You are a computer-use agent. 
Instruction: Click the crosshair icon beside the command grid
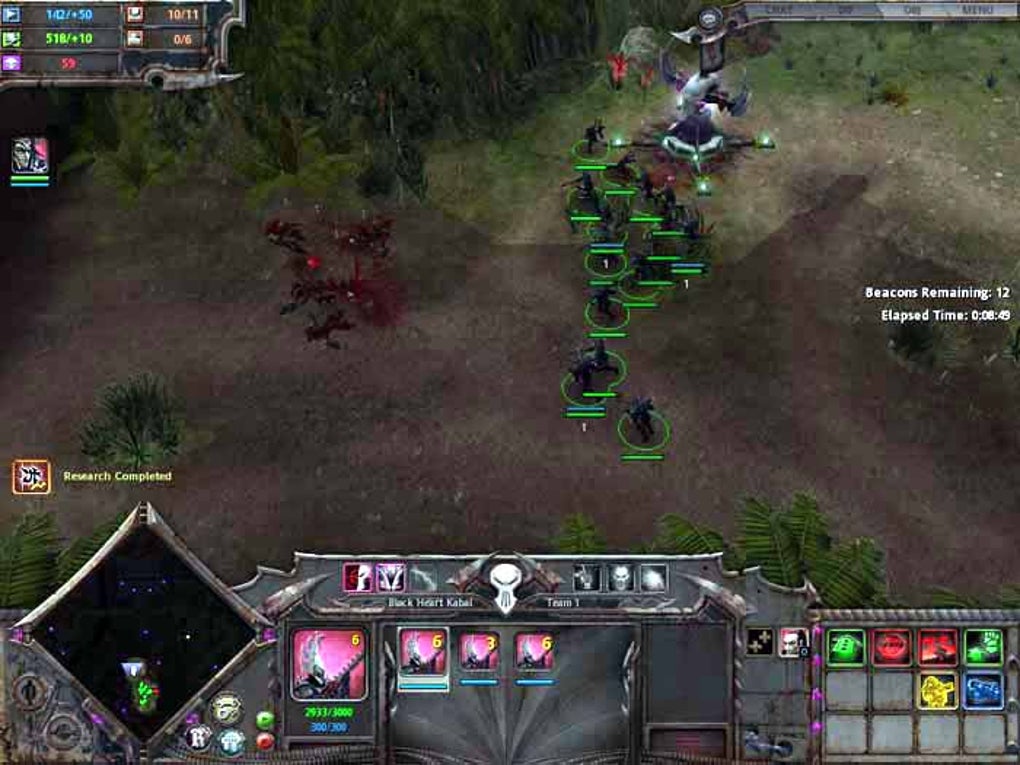758,641
